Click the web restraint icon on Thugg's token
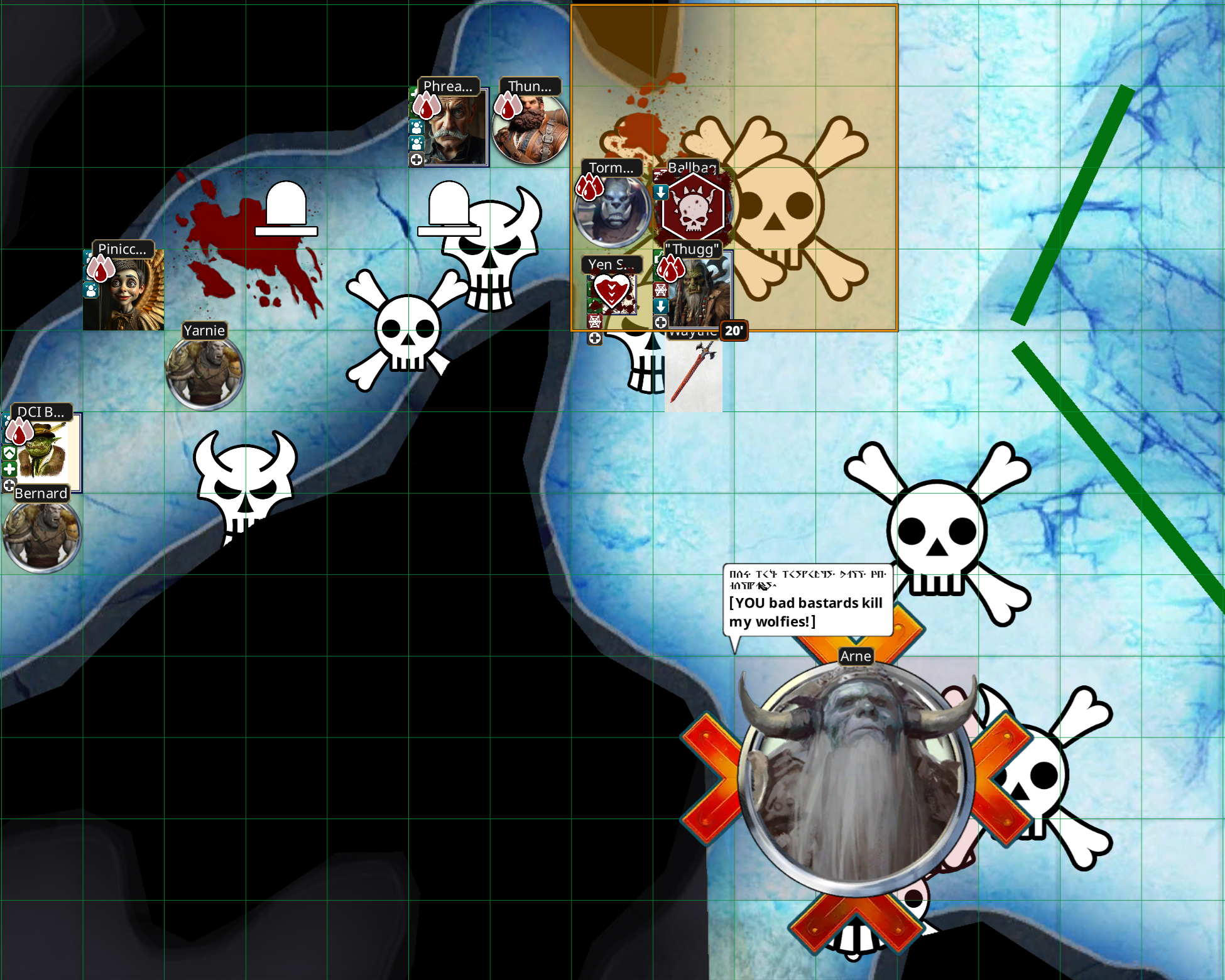 (x=660, y=291)
